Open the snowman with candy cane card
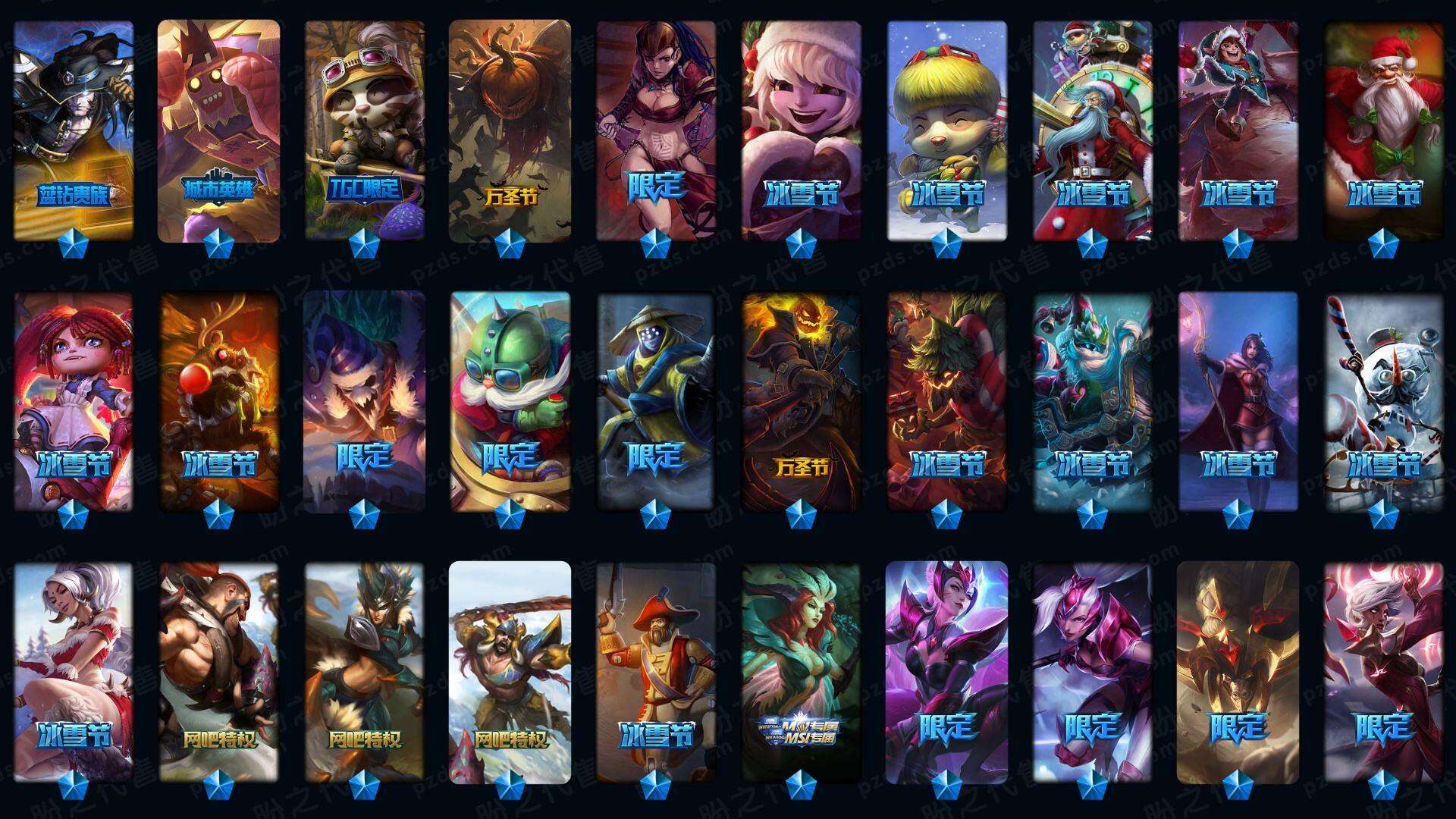This screenshot has width=1456, height=819. [x=1384, y=402]
